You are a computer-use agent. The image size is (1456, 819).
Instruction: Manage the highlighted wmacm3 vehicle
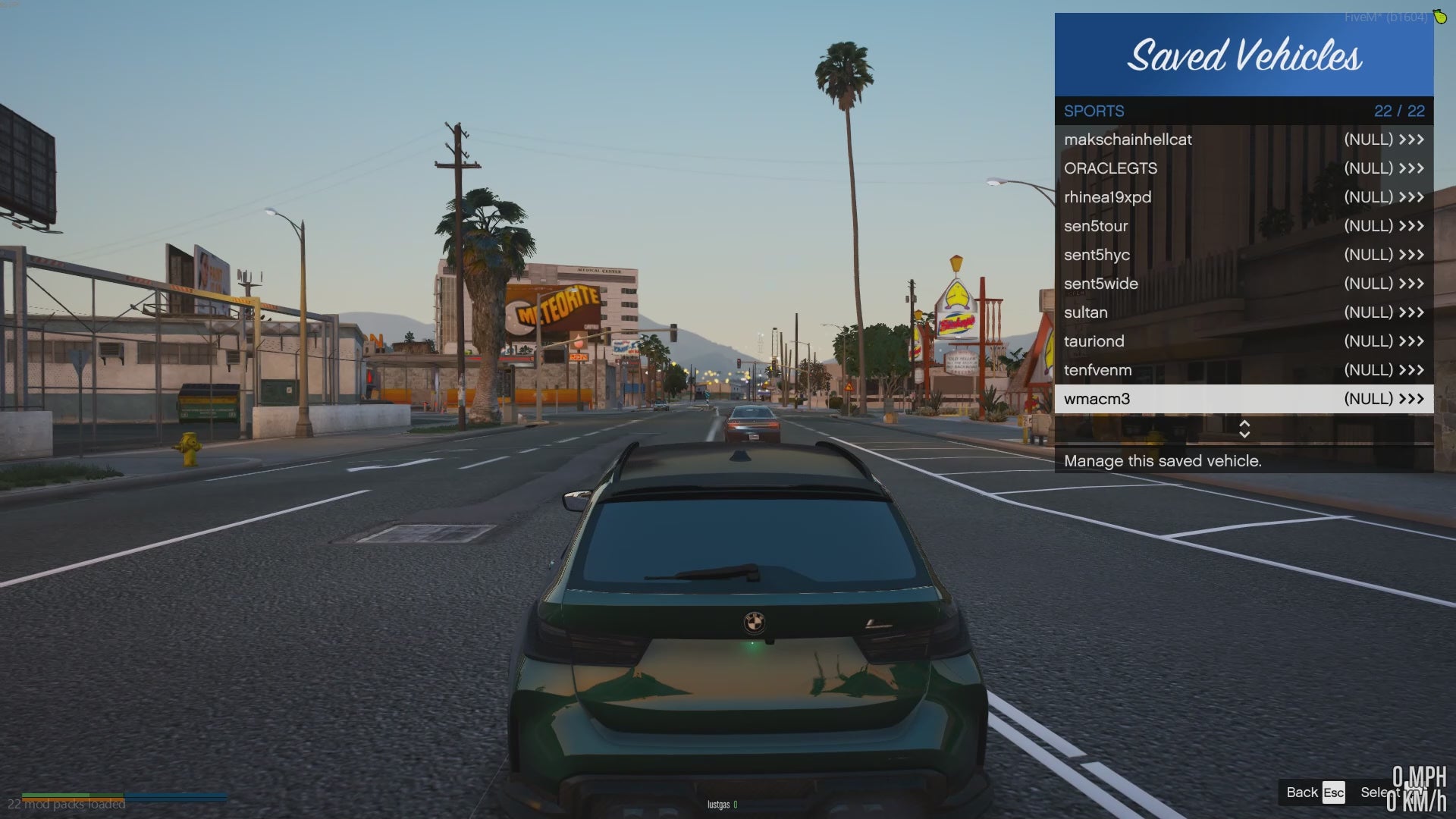click(x=1244, y=399)
